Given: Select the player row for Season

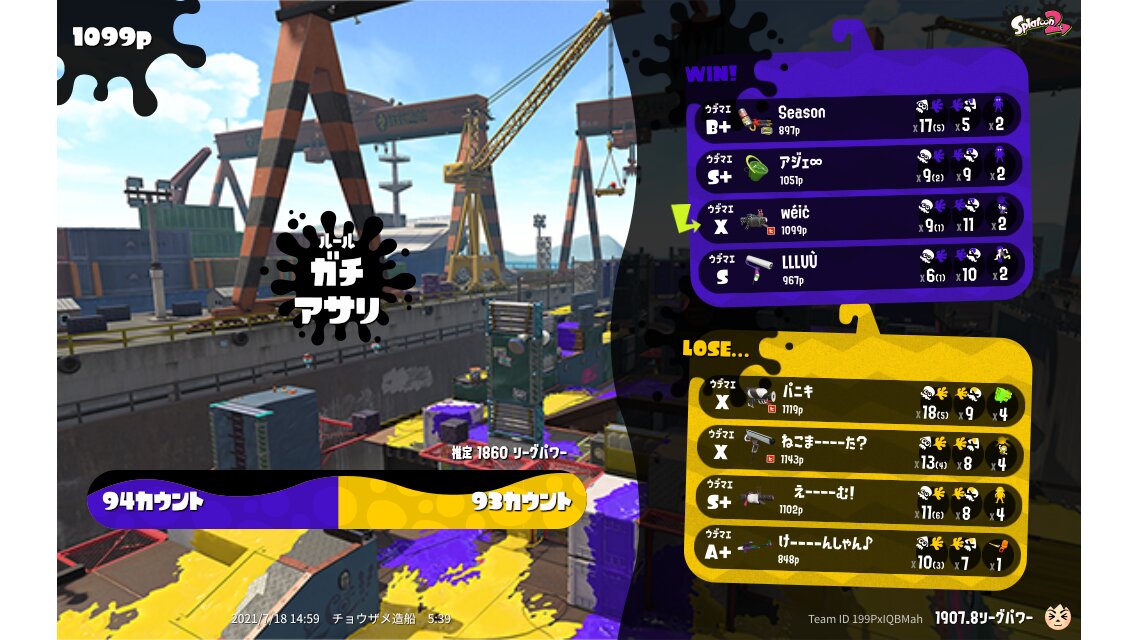Looking at the screenshot, I should click(858, 118).
